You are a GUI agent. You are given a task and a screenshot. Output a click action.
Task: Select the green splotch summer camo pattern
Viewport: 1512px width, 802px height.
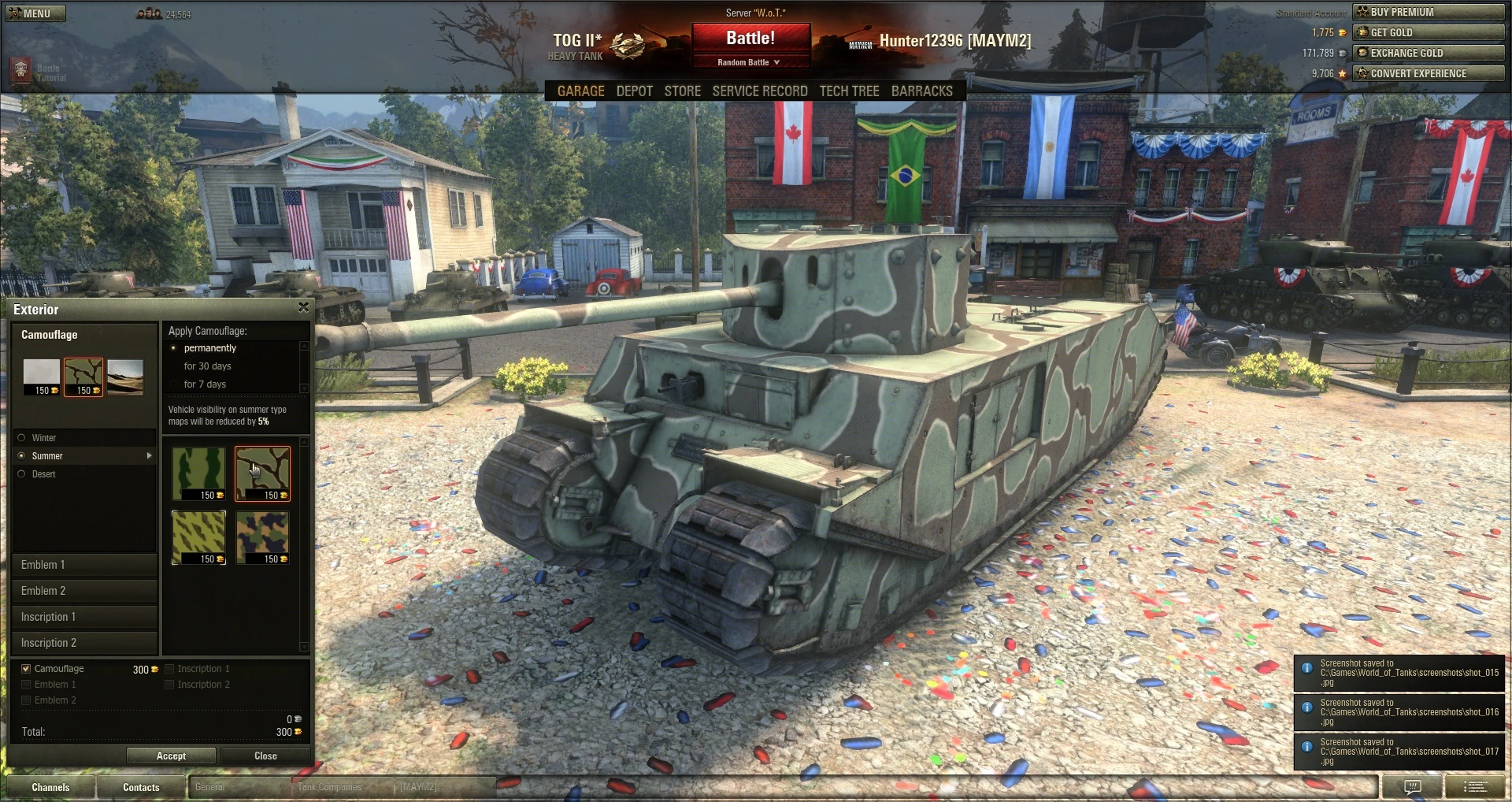(198, 473)
